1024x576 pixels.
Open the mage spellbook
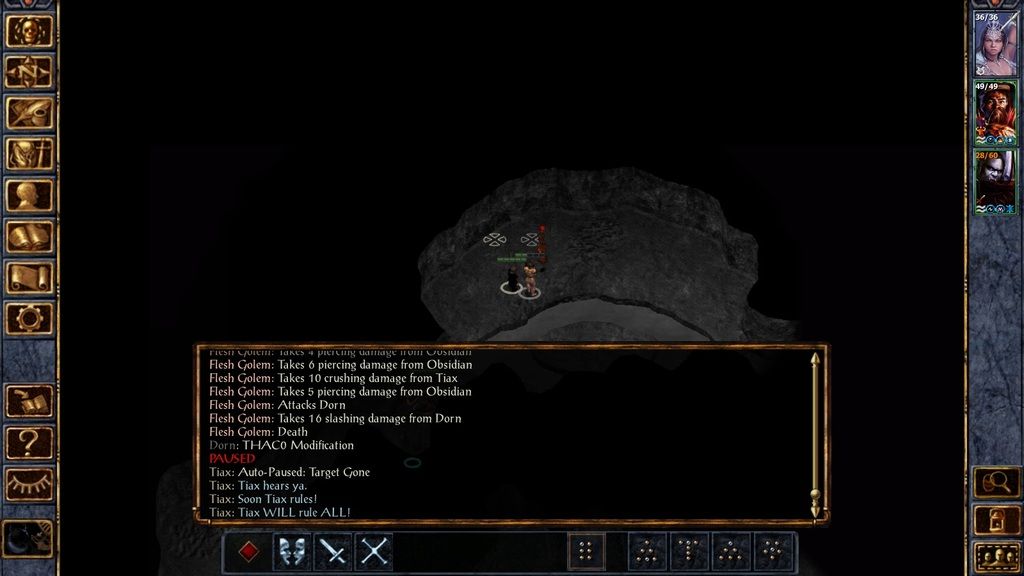pyautogui.click(x=29, y=236)
